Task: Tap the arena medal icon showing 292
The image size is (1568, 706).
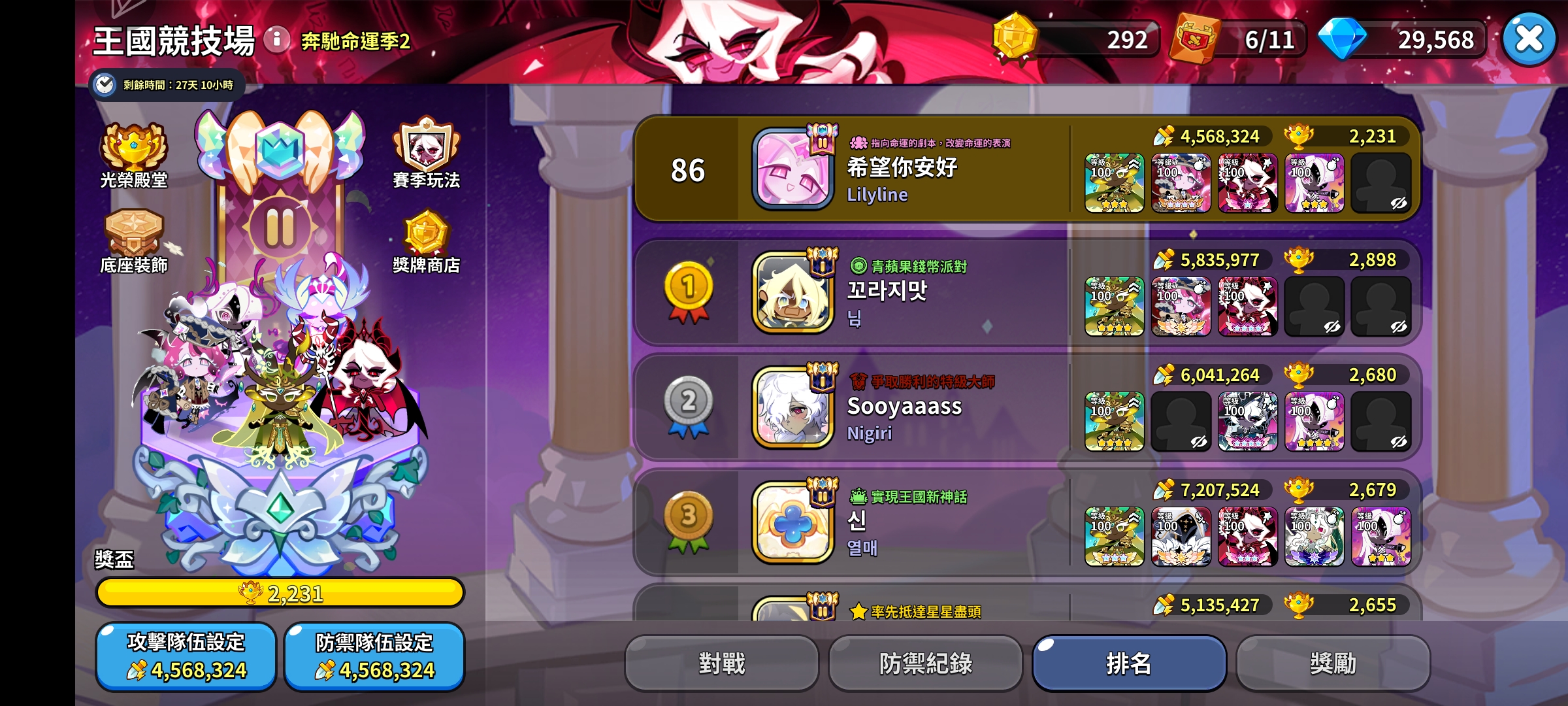Action: click(1013, 39)
